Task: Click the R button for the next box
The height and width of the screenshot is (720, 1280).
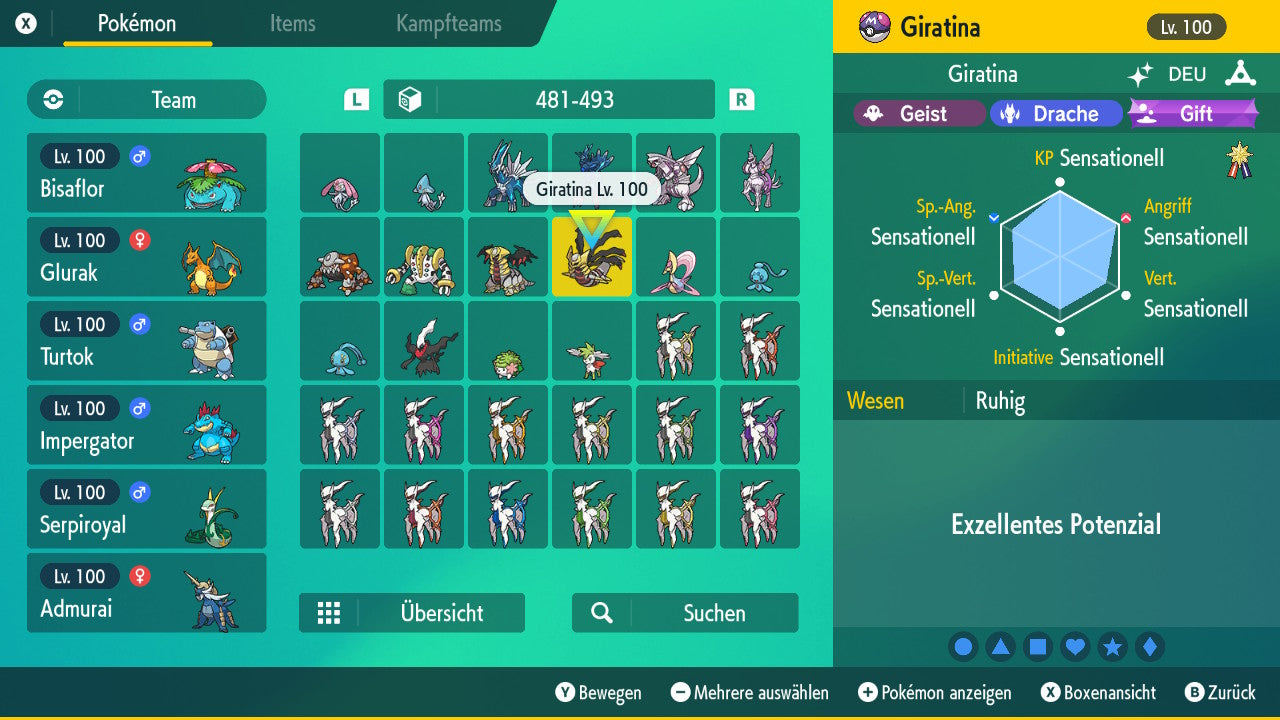Action: [741, 99]
